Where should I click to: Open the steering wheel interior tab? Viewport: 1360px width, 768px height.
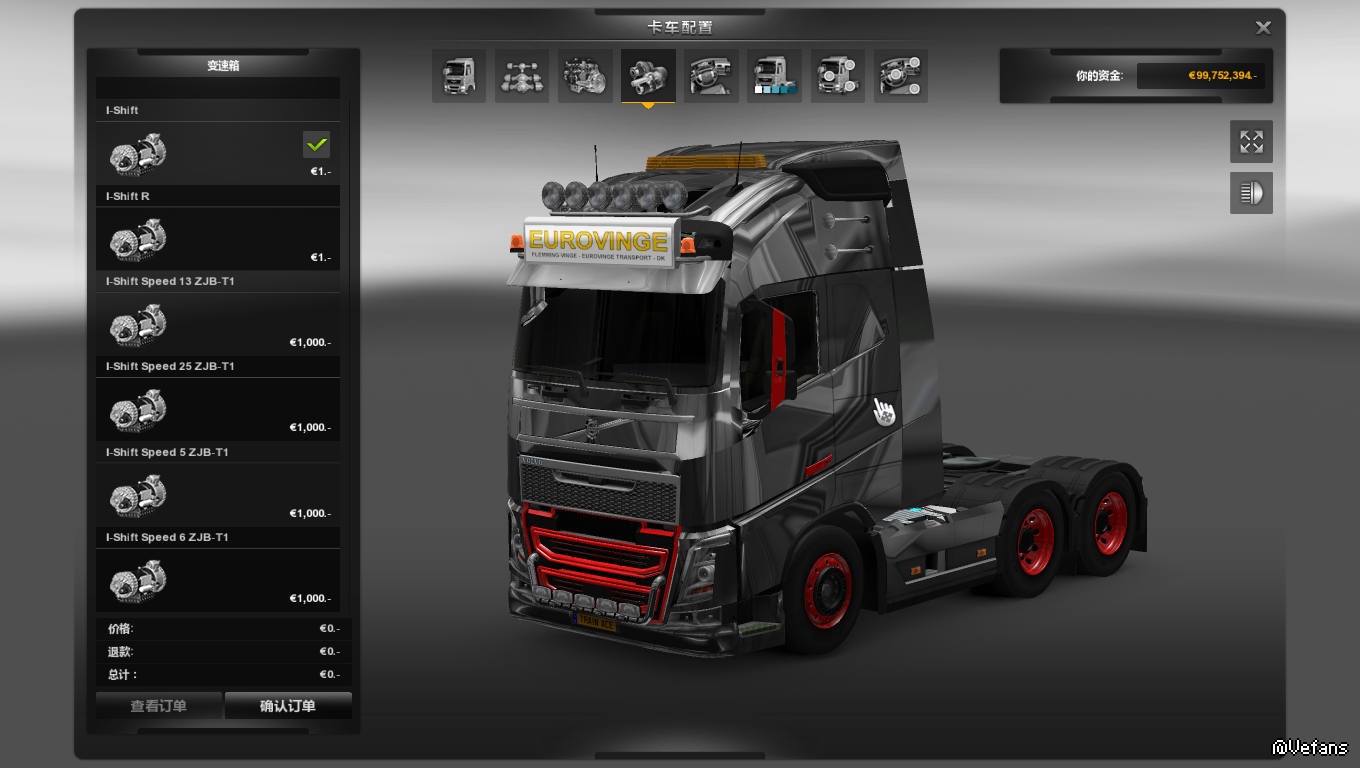click(x=711, y=76)
